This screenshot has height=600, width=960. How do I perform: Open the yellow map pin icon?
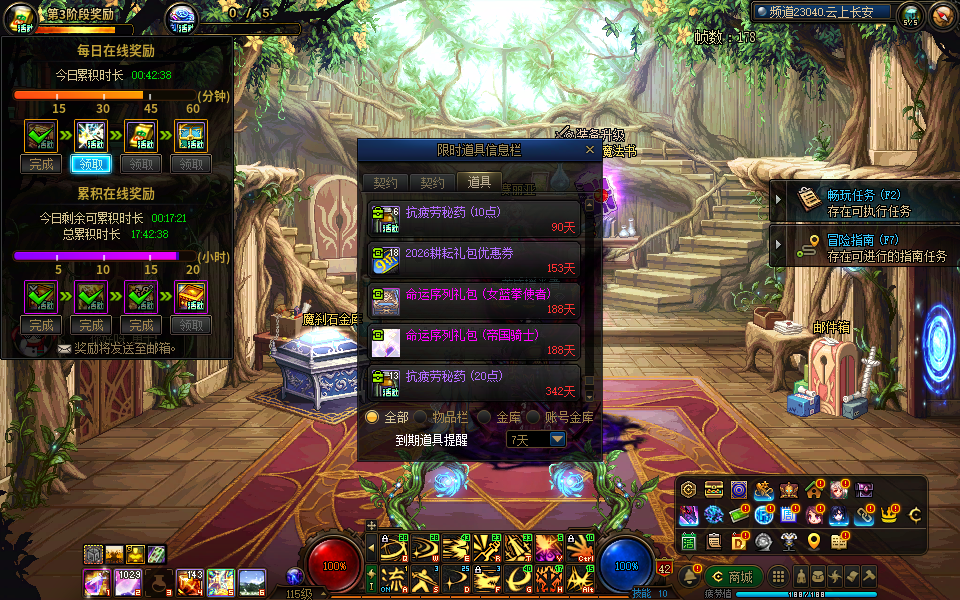pos(814,541)
